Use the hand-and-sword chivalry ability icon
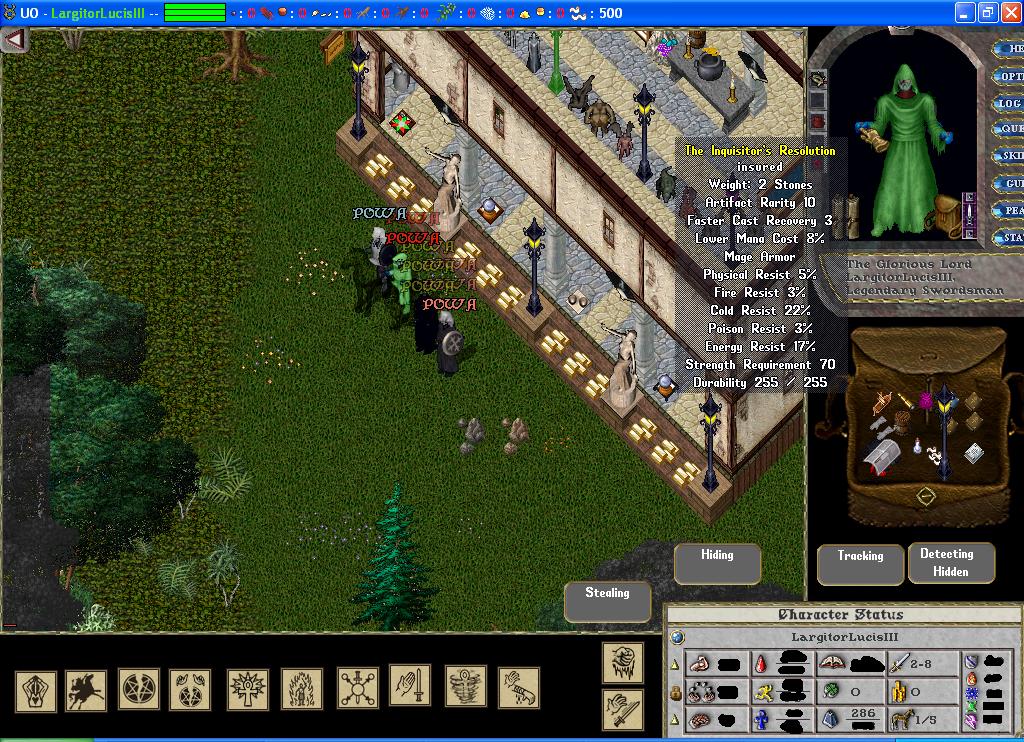 (410, 686)
